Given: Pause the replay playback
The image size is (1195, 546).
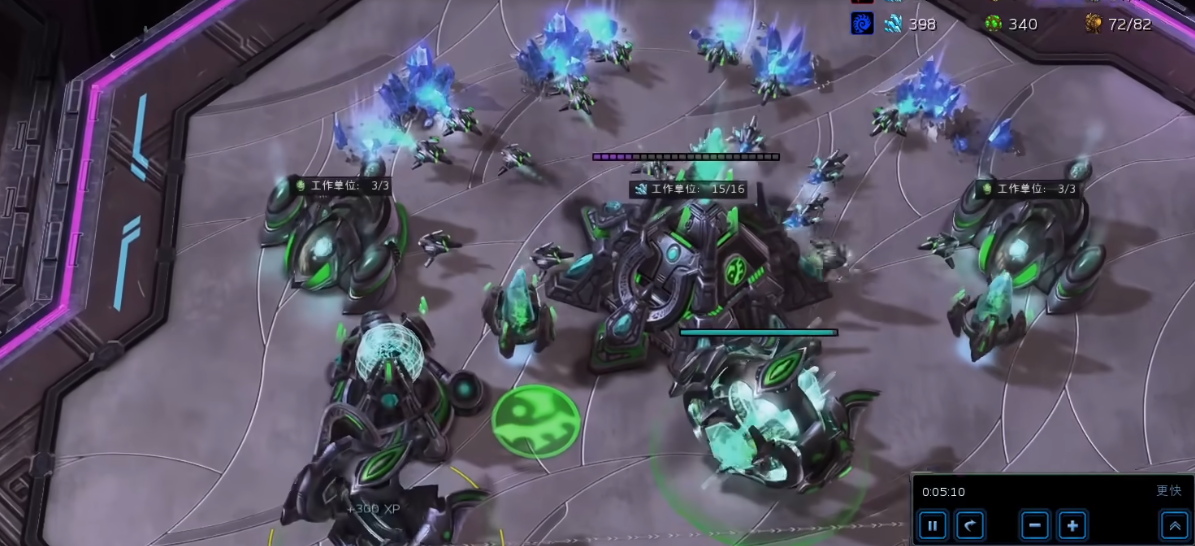Looking at the screenshot, I should [x=932, y=525].
